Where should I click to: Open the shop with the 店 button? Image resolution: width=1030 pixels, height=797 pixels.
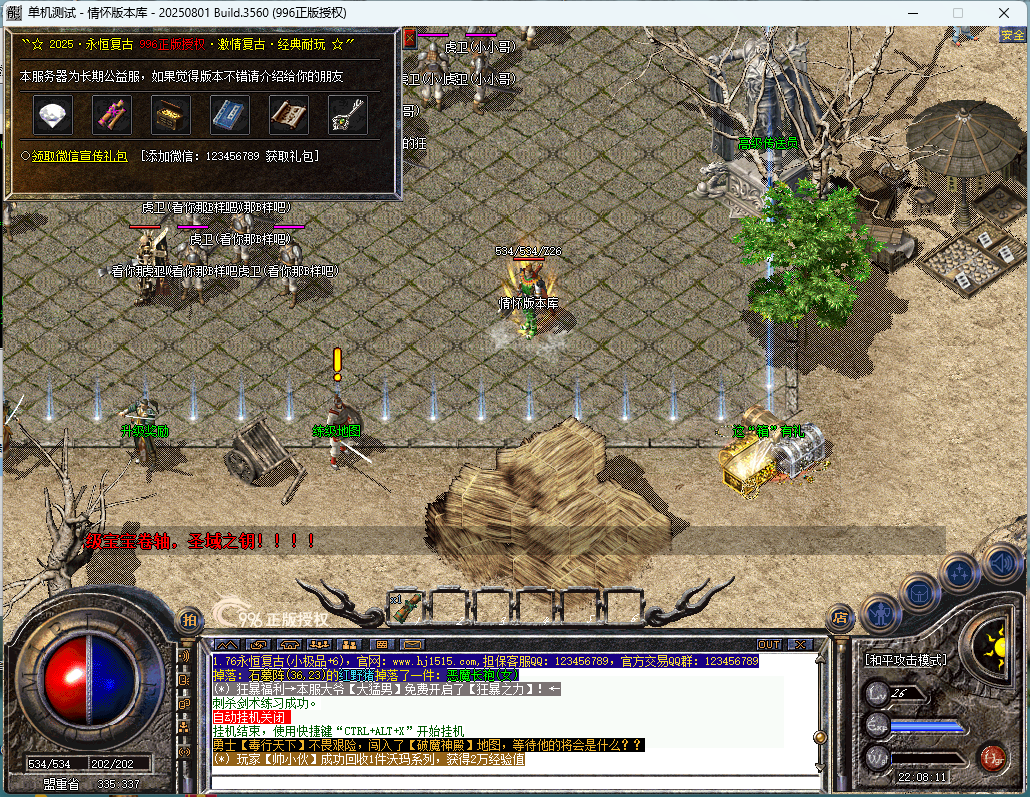[x=840, y=618]
